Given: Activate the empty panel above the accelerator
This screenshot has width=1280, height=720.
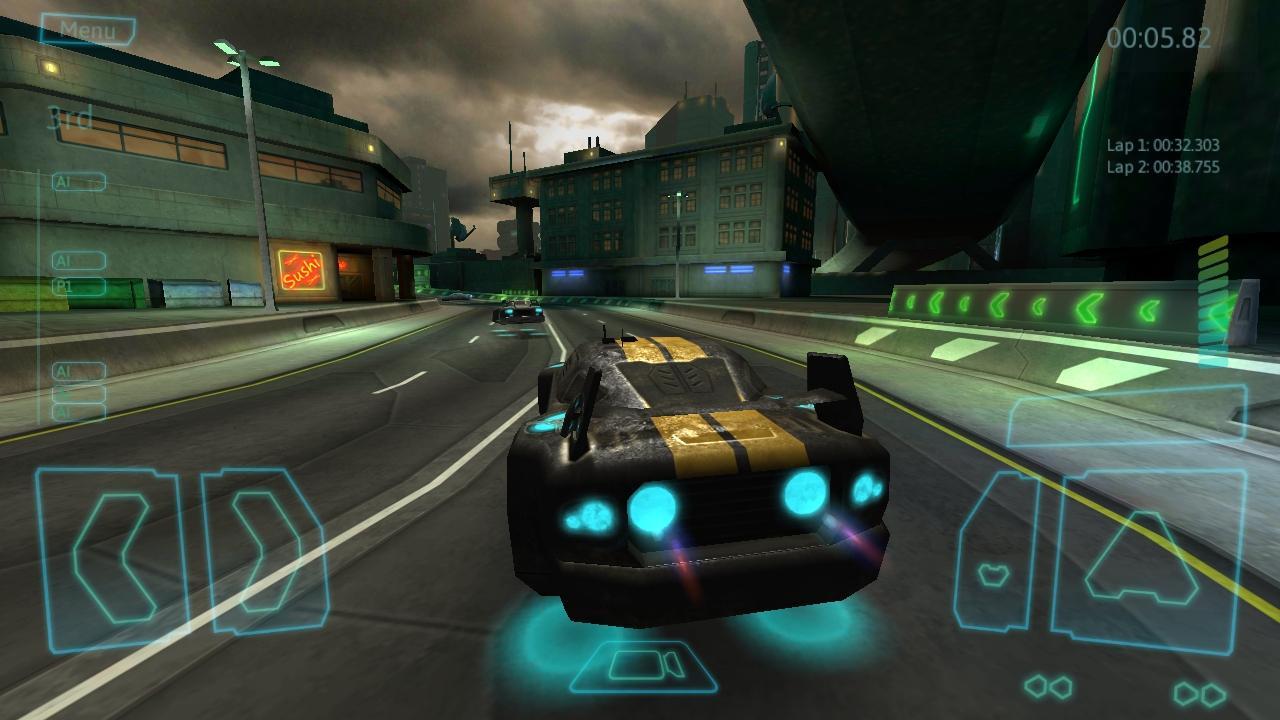Looking at the screenshot, I should 1126,415.
